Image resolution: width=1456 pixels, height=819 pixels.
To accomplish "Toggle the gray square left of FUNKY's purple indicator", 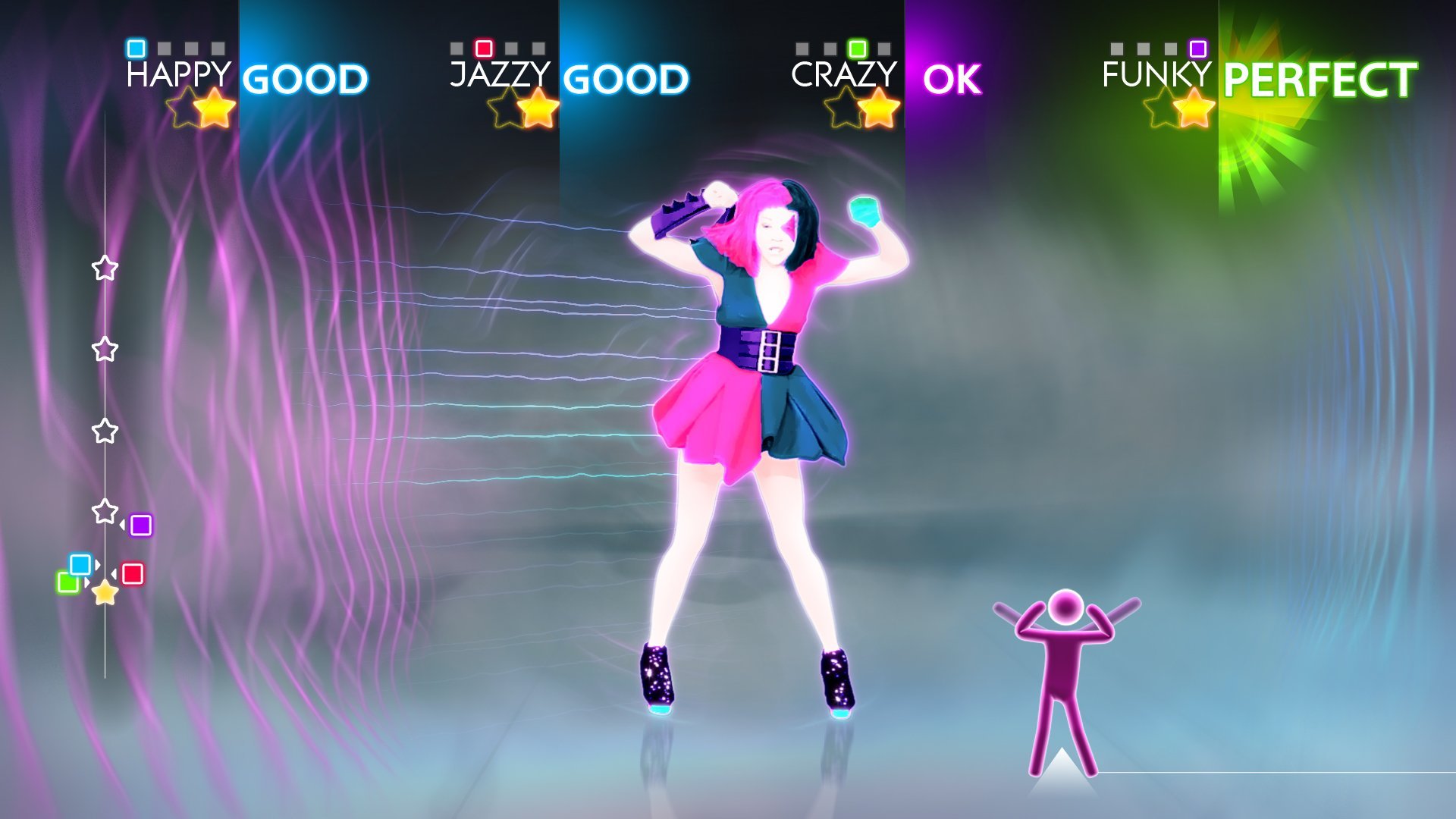I will tap(1170, 48).
